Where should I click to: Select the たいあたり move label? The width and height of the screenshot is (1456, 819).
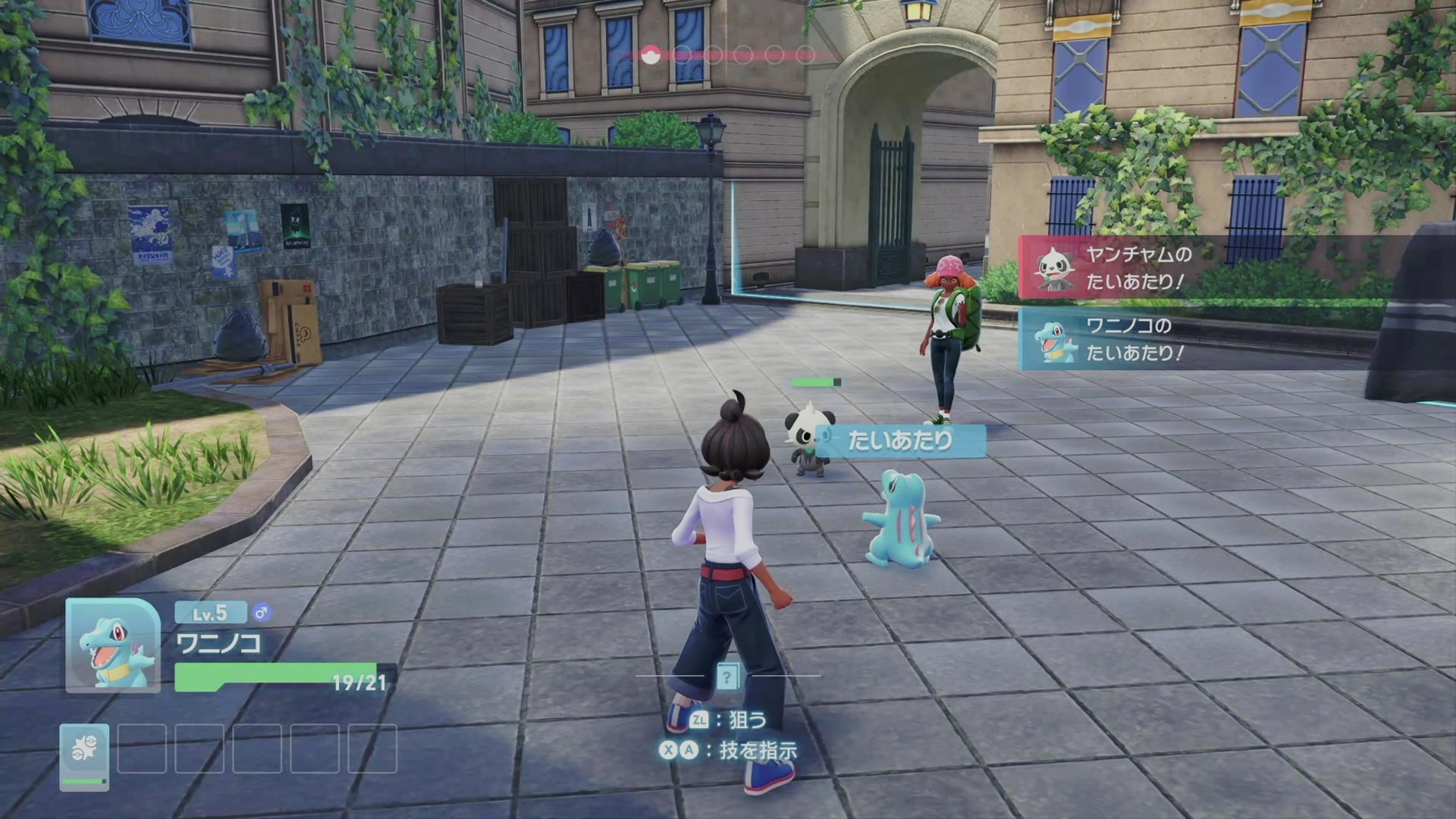(x=900, y=441)
